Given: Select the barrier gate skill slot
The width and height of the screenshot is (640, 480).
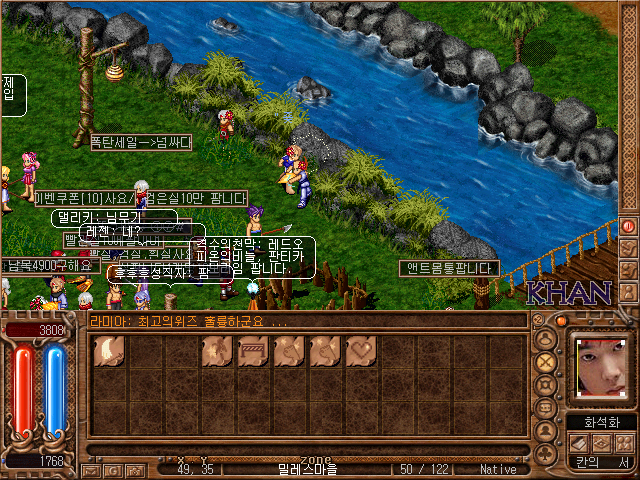Looking at the screenshot, I should tap(253, 351).
